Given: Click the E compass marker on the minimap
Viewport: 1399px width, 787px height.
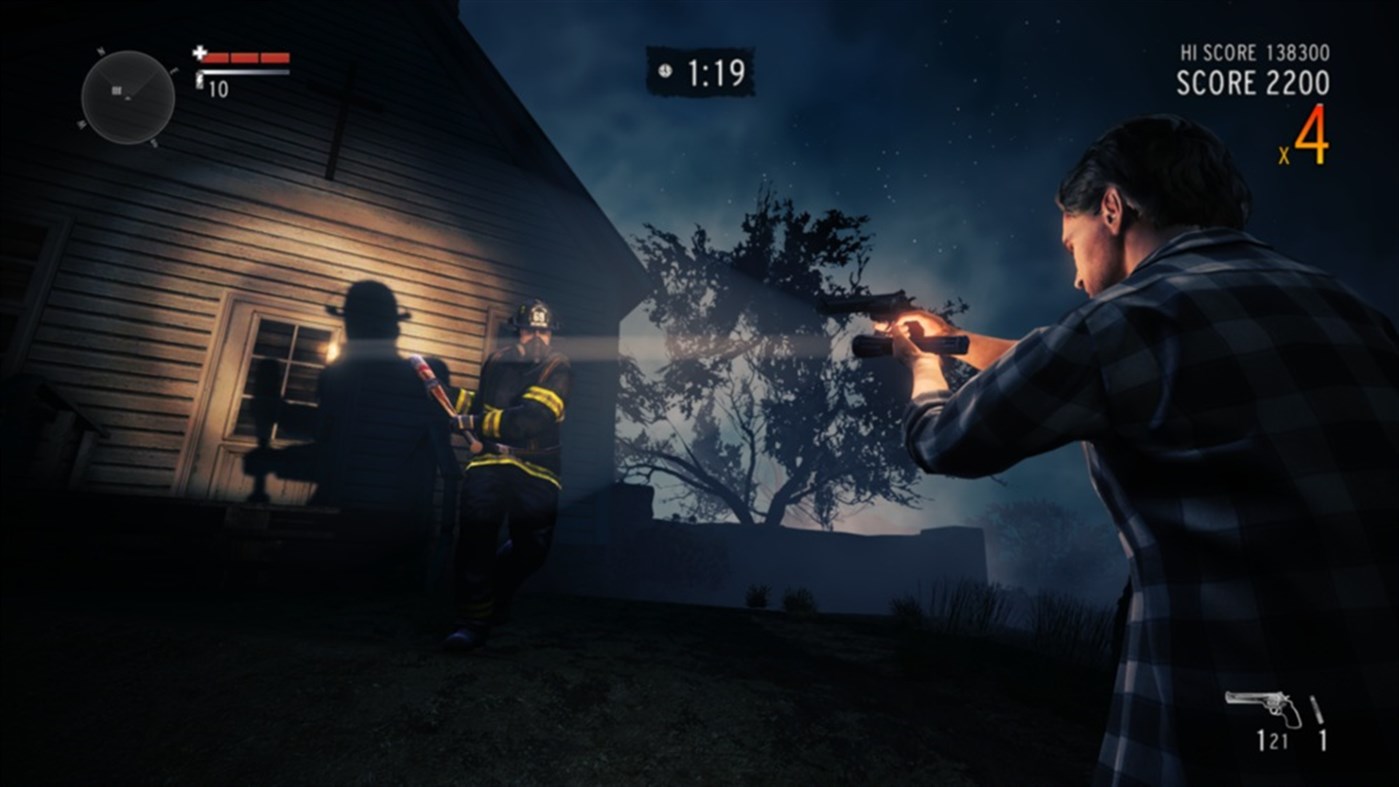Looking at the screenshot, I should [x=175, y=70].
